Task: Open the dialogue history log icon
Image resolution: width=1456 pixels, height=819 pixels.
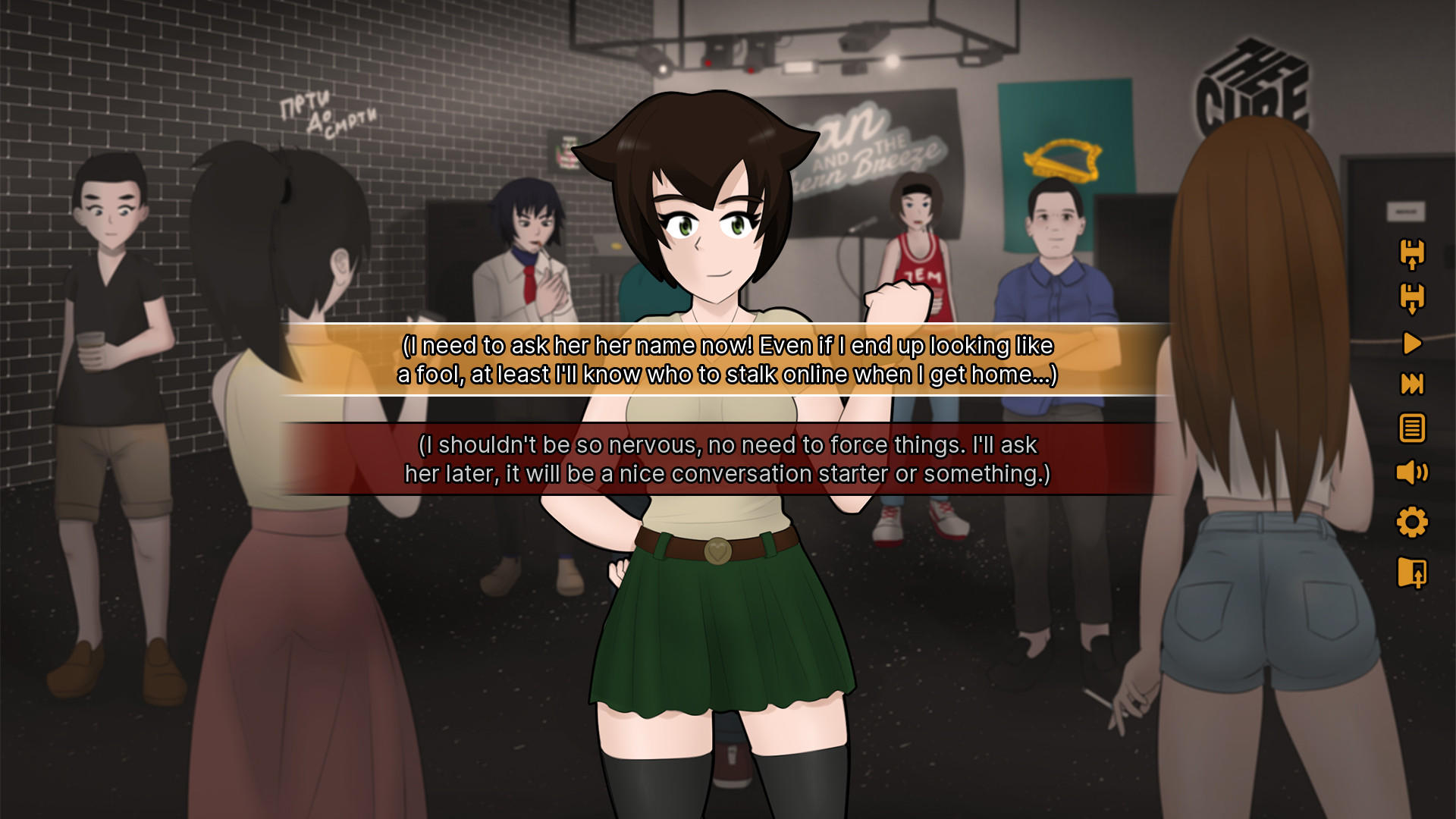Action: tap(1411, 428)
